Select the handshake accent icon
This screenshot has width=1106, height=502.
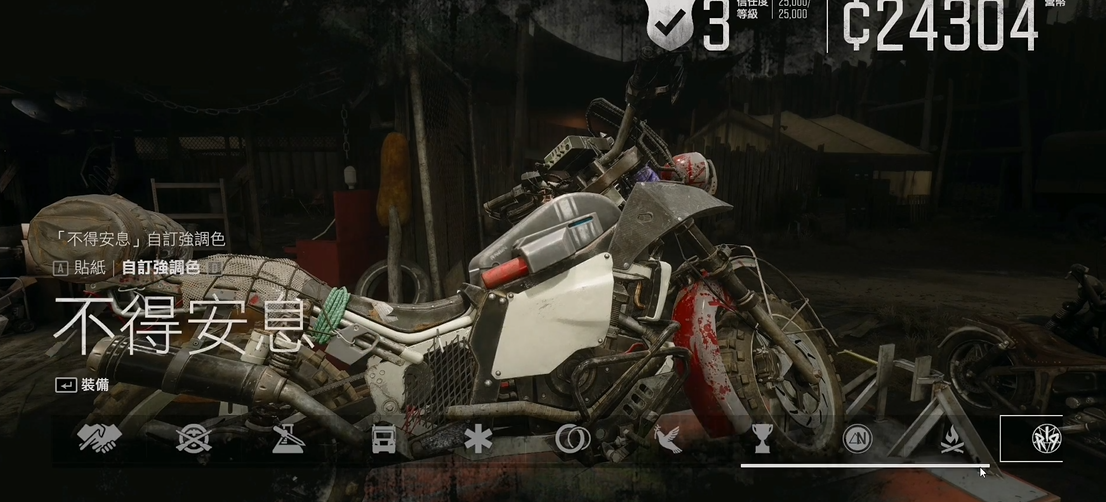pos(99,439)
